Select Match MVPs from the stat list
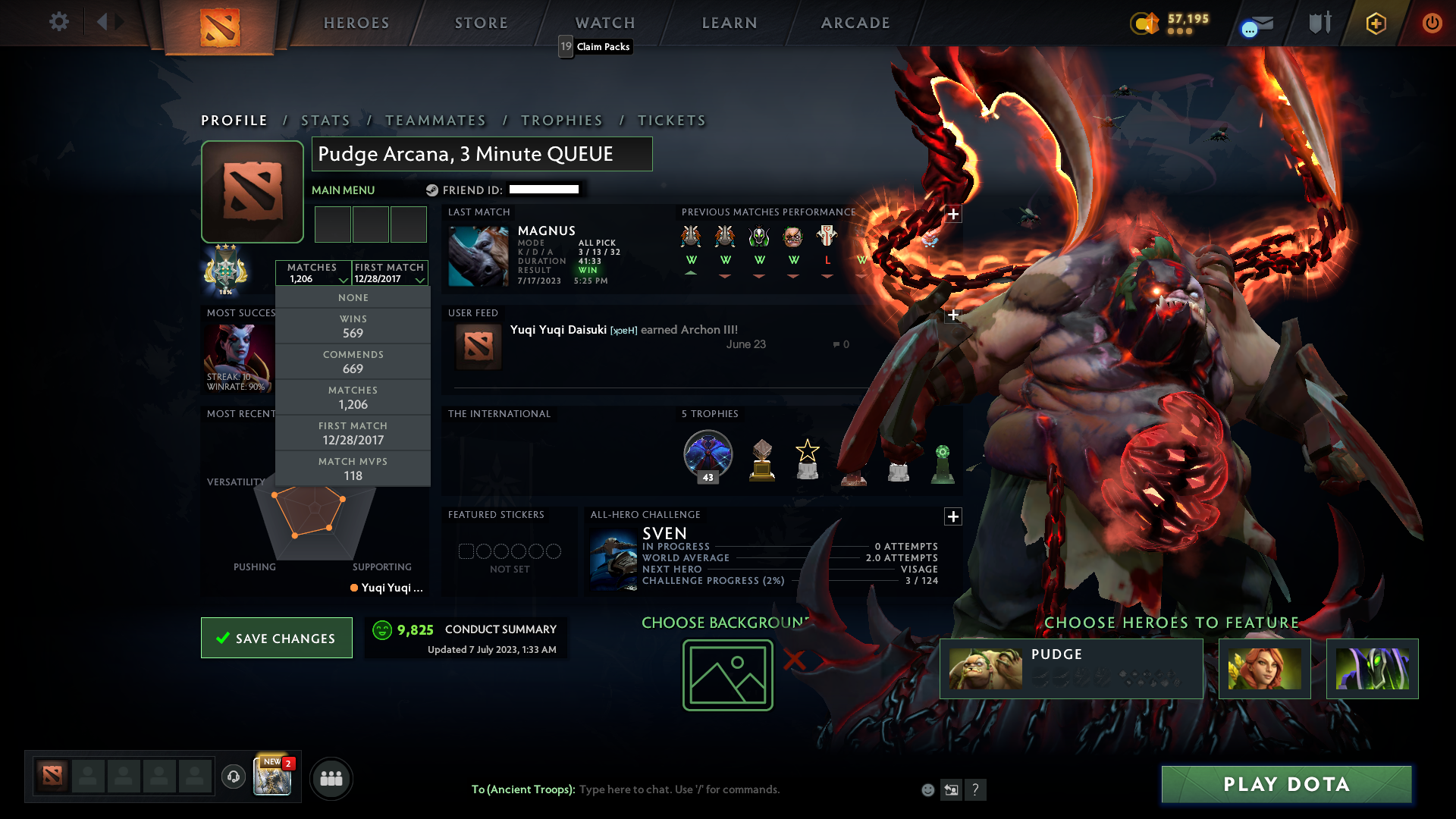Screen dimensions: 1456x819 coord(353,468)
